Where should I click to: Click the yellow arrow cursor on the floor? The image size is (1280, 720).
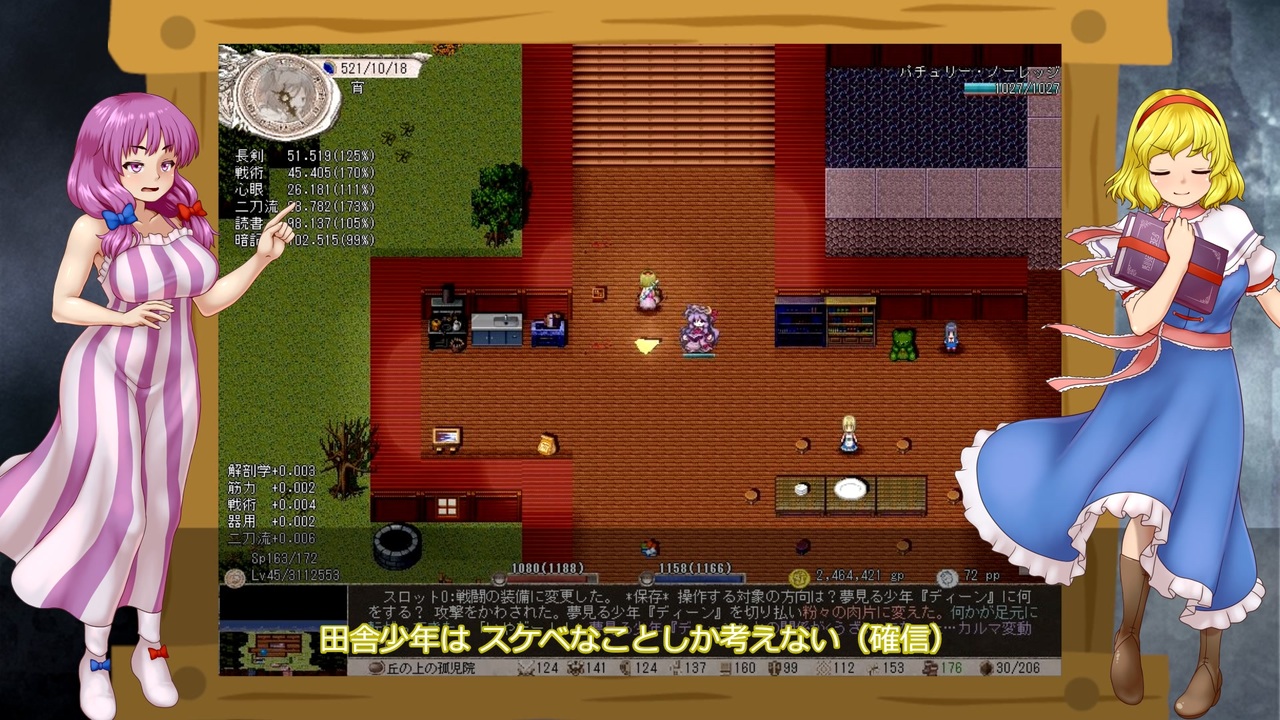pyautogui.click(x=646, y=347)
